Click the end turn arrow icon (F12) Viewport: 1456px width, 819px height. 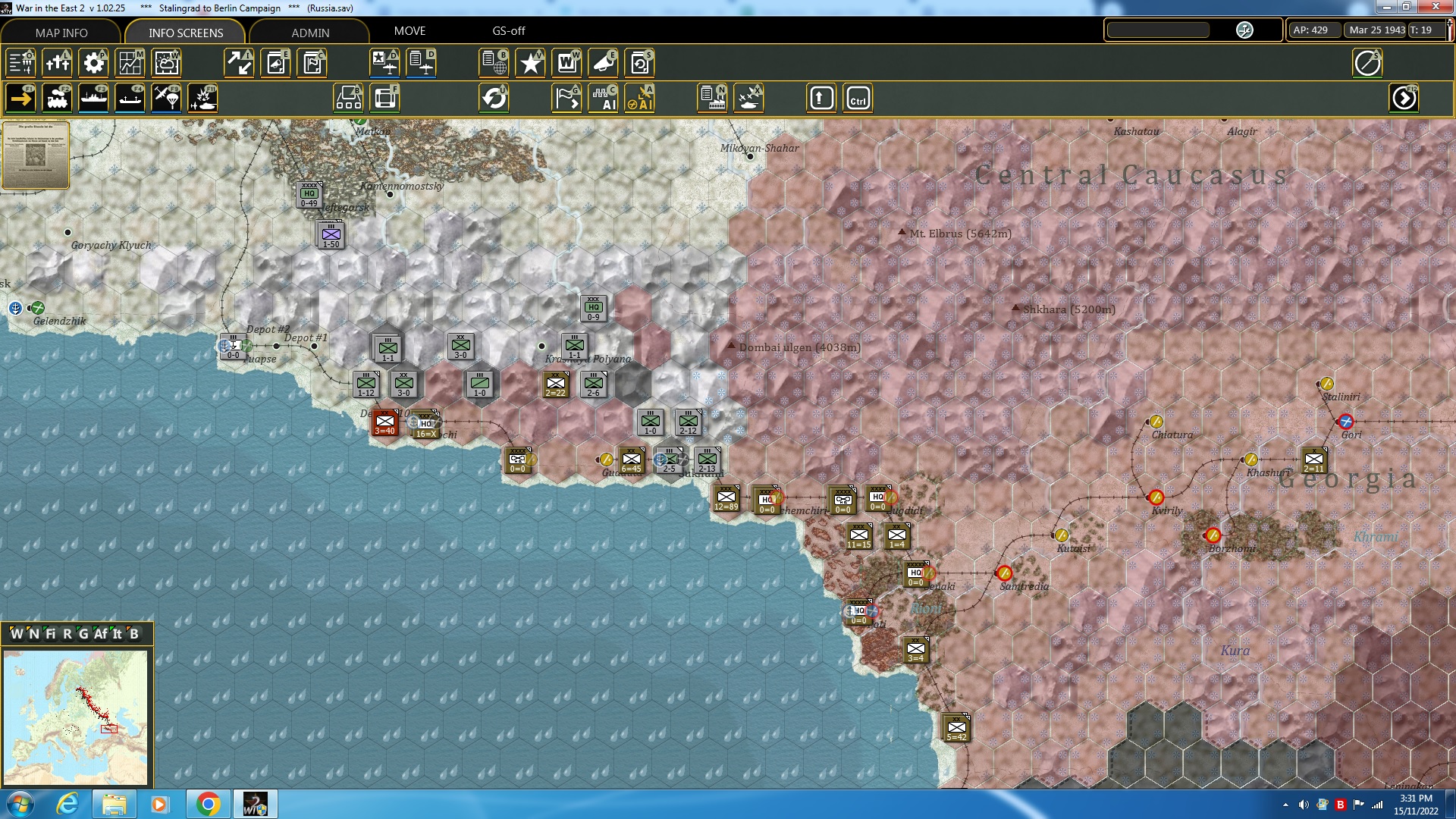pyautogui.click(x=1404, y=97)
